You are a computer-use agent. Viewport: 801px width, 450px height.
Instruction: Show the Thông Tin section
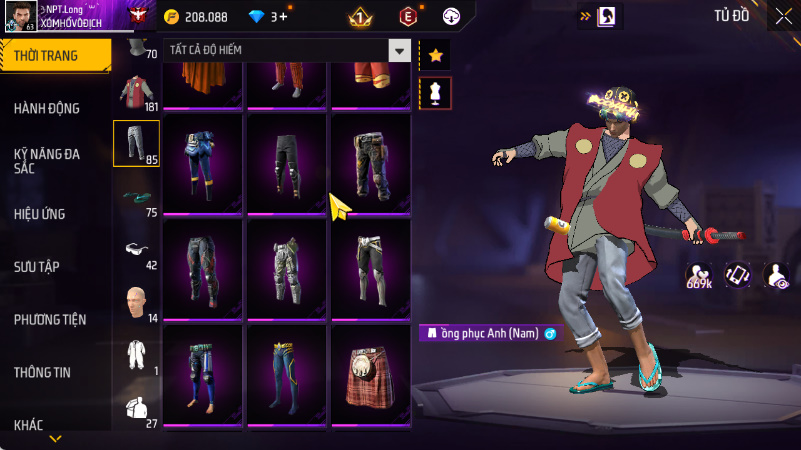click(42, 372)
